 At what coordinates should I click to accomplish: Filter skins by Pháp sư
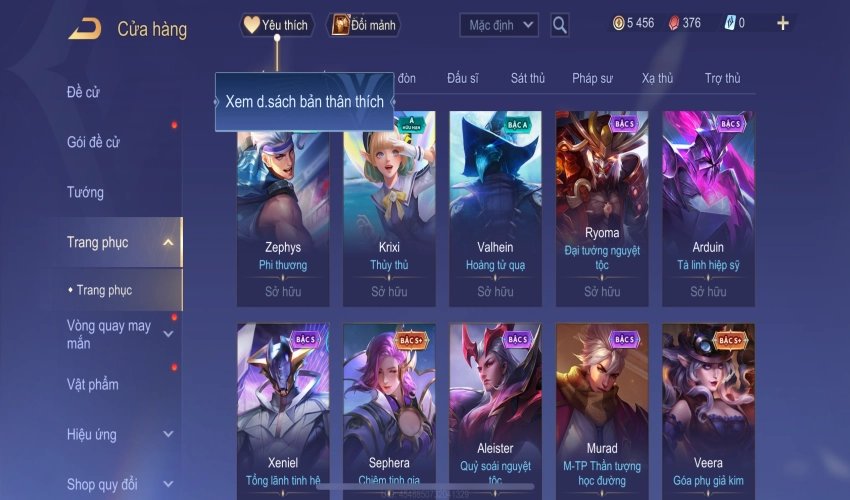(x=592, y=78)
